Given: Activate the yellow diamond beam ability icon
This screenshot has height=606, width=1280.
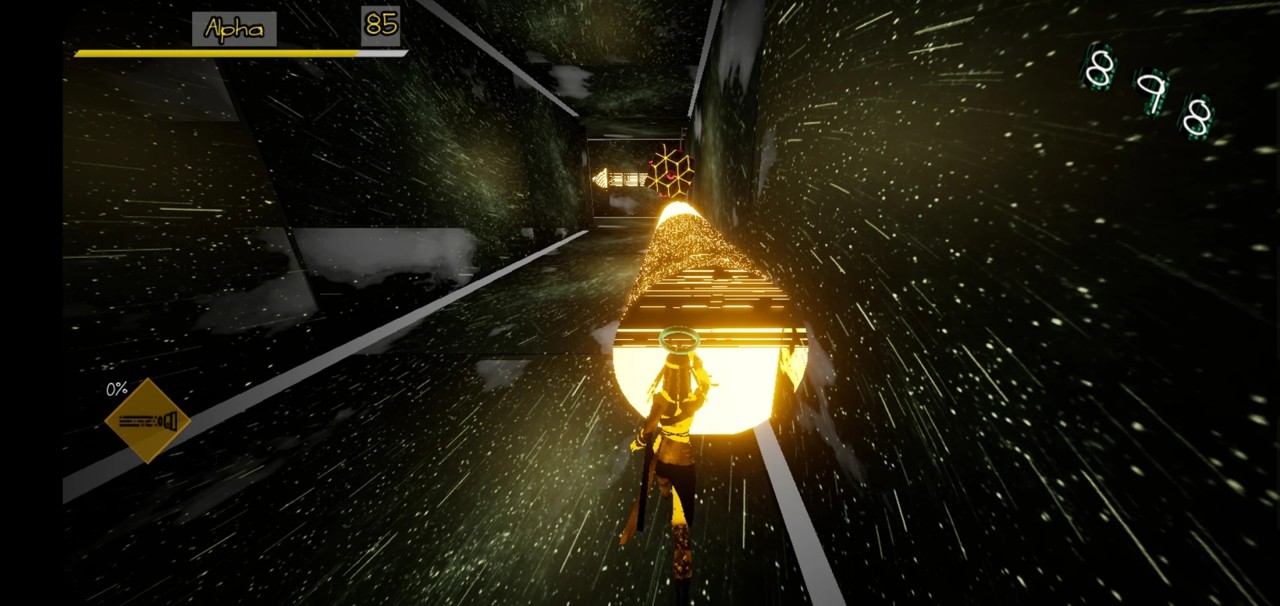Looking at the screenshot, I should point(148,421).
